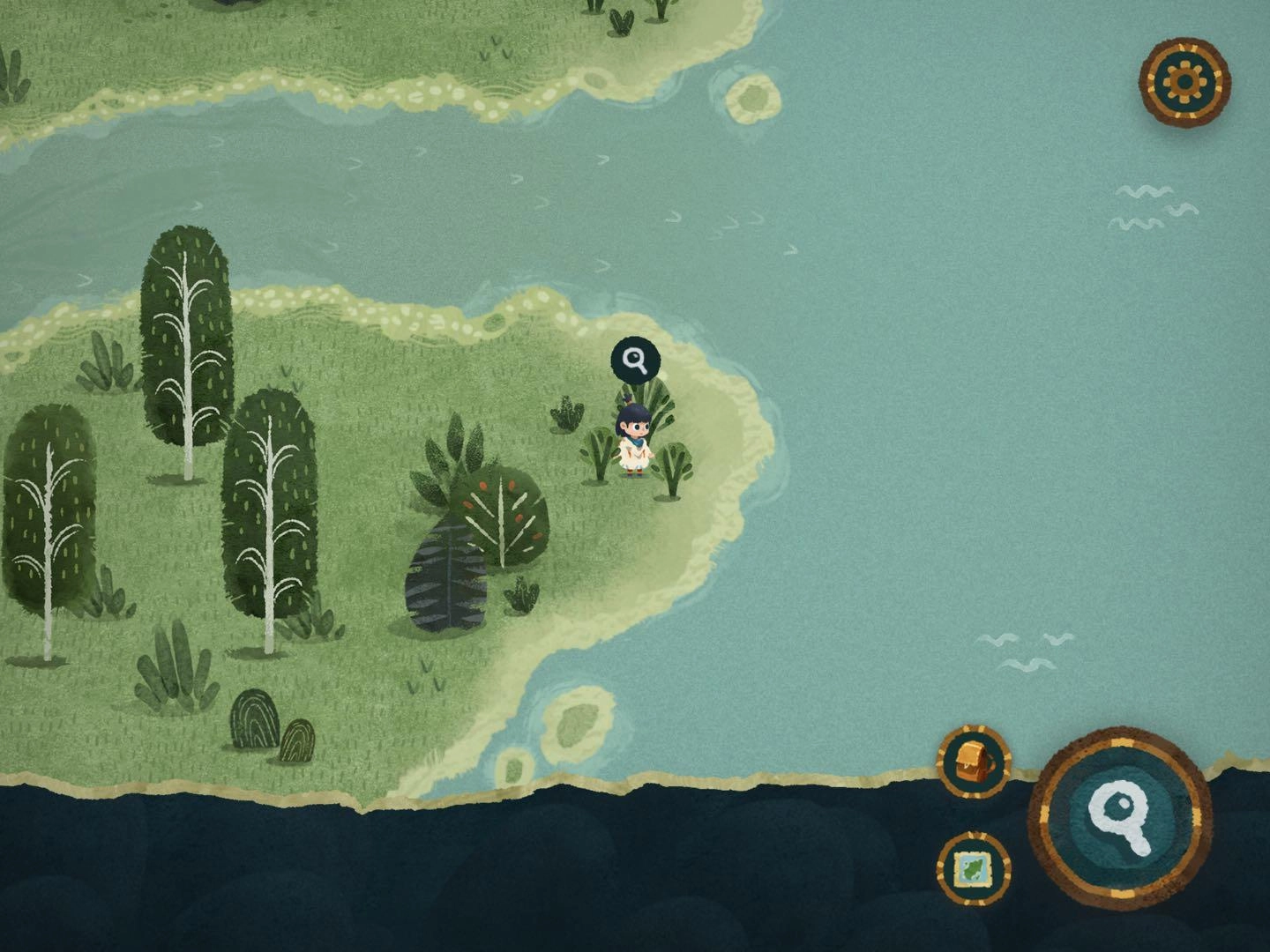Viewport: 1270px width, 952px height.
Task: Open the settings gear menu
Action: (1184, 82)
